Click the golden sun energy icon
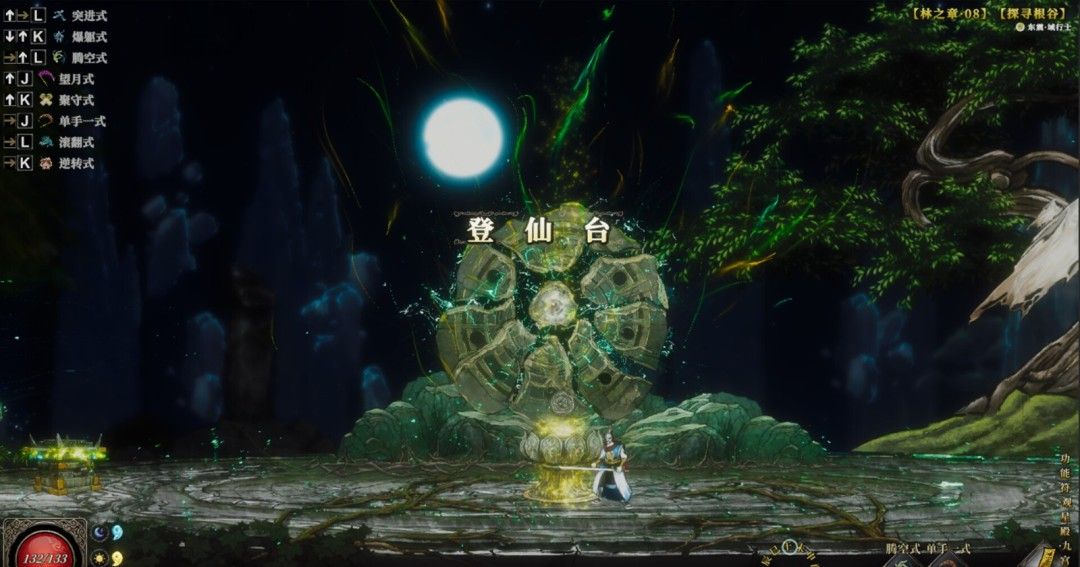This screenshot has height=567, width=1080. point(100,557)
